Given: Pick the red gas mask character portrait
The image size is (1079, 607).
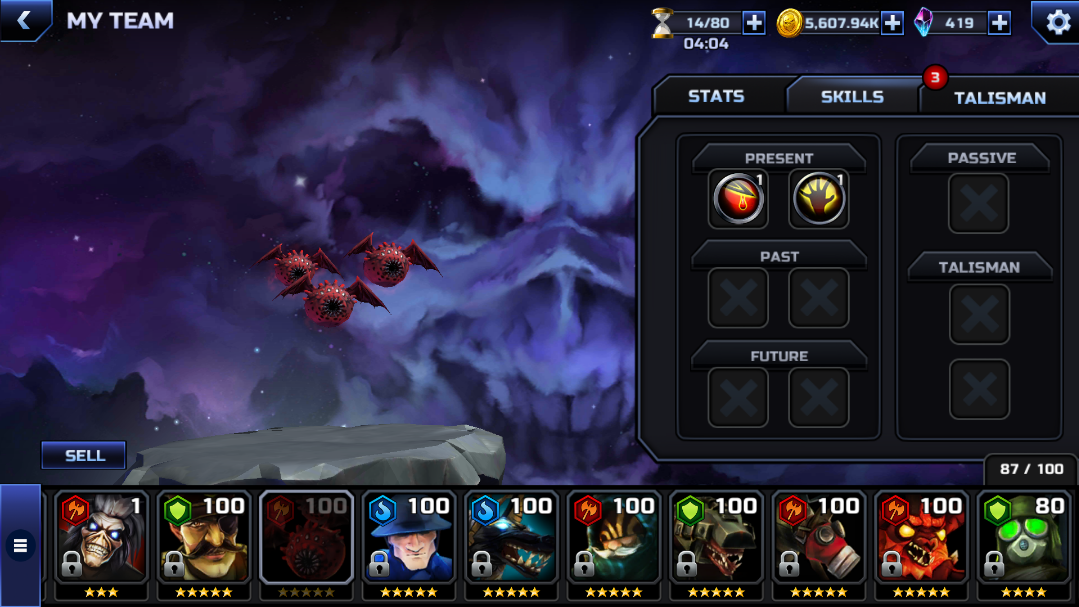Looking at the screenshot, I should point(818,541).
